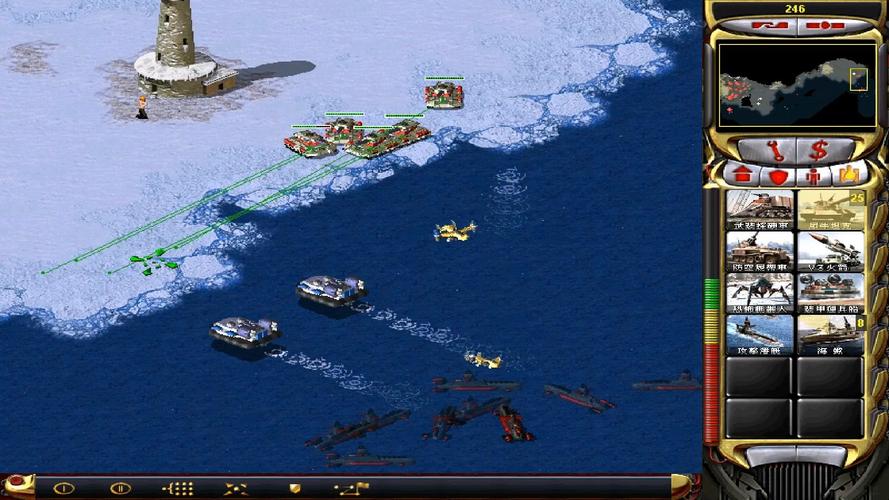Viewport: 889px width, 500px height.
Task: Choose the Terror Drone cameo
Action: (760, 293)
